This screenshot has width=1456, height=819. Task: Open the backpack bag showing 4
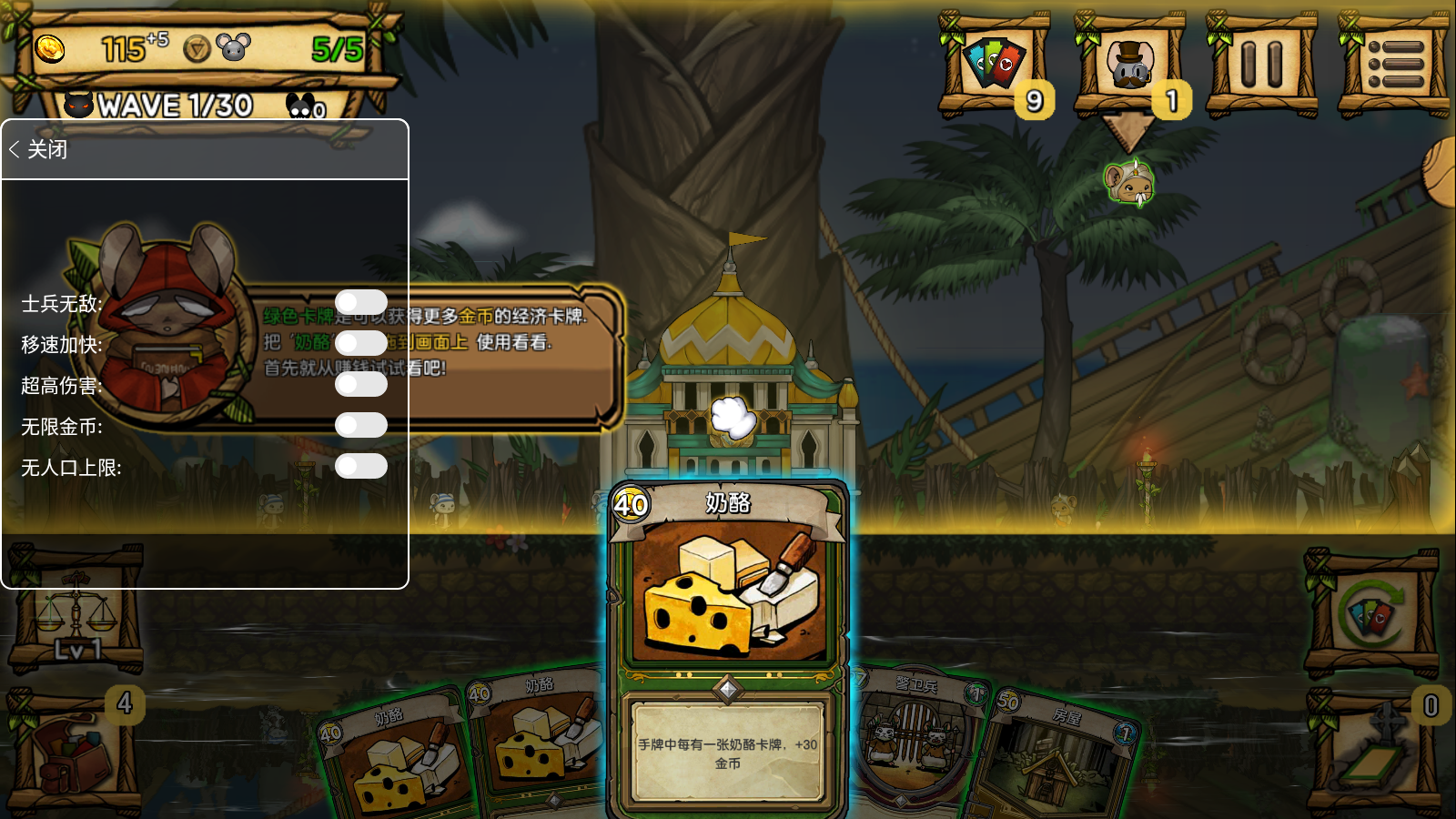(75, 753)
